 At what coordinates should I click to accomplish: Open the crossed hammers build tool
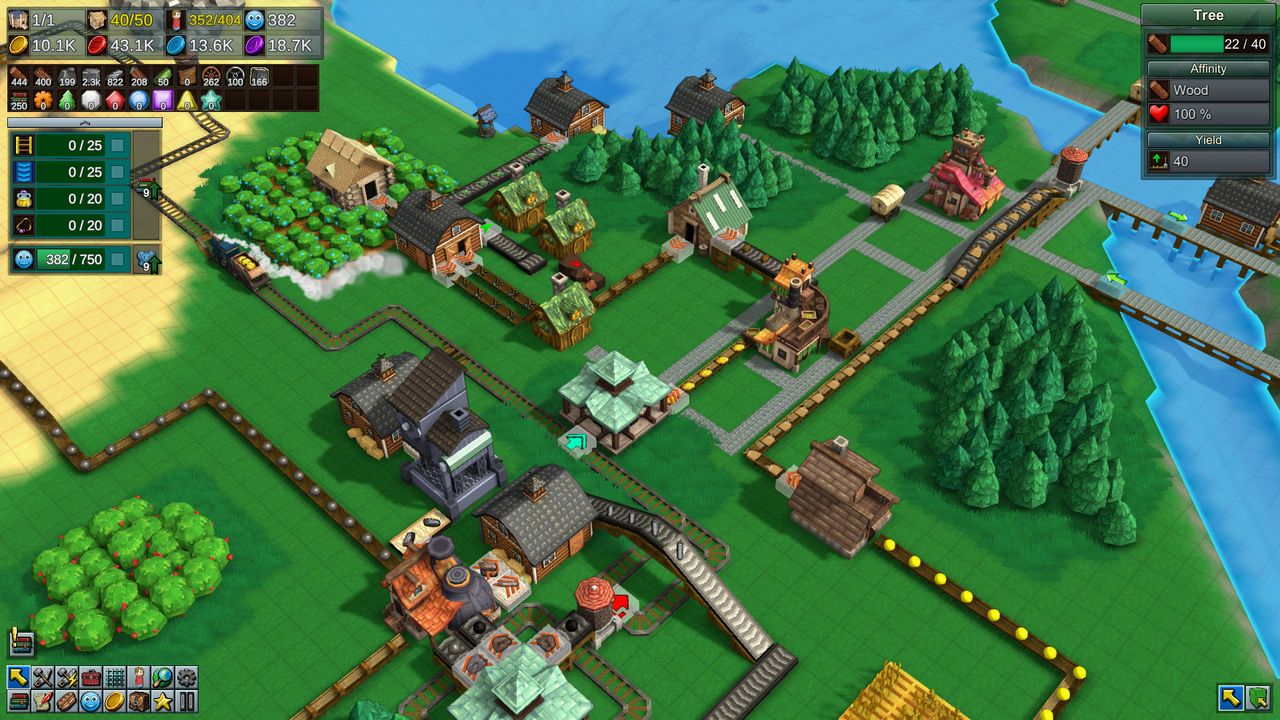[x=42, y=677]
